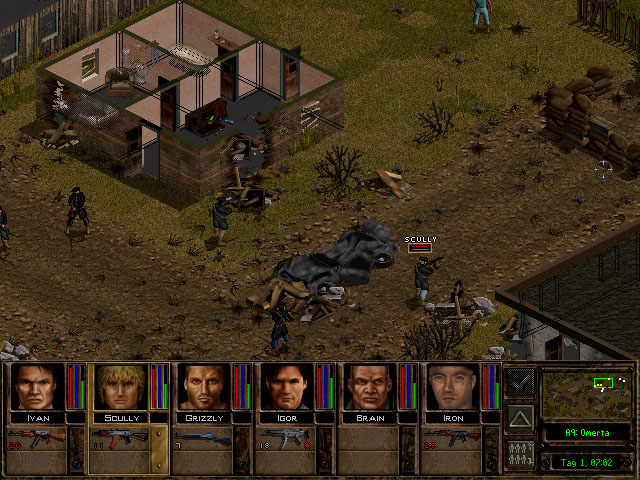The height and width of the screenshot is (480, 640).
Task: Choose Grizzly's face portrait
Action: click(205, 386)
